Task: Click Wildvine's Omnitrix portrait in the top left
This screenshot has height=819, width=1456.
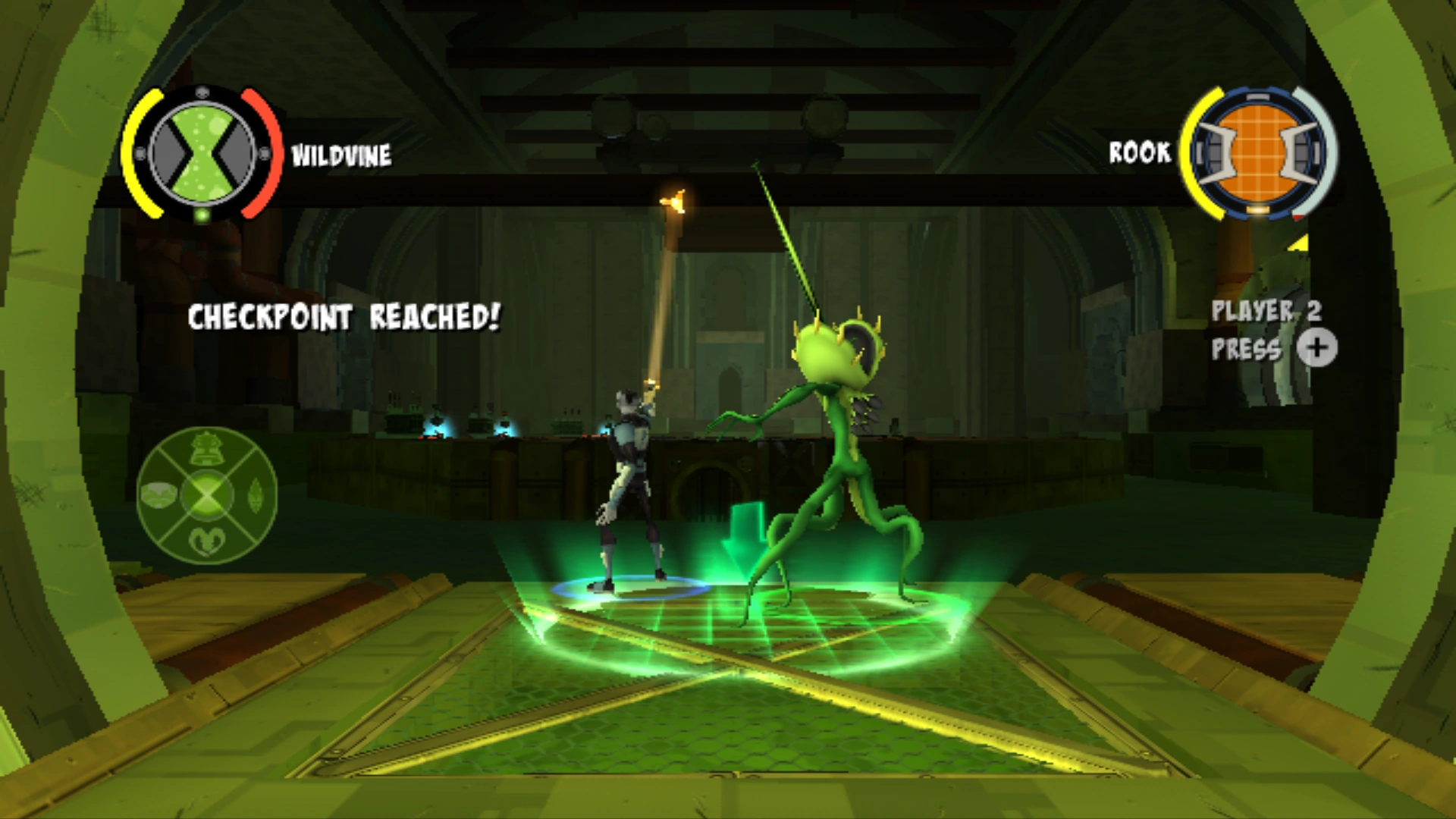Action: [203, 152]
